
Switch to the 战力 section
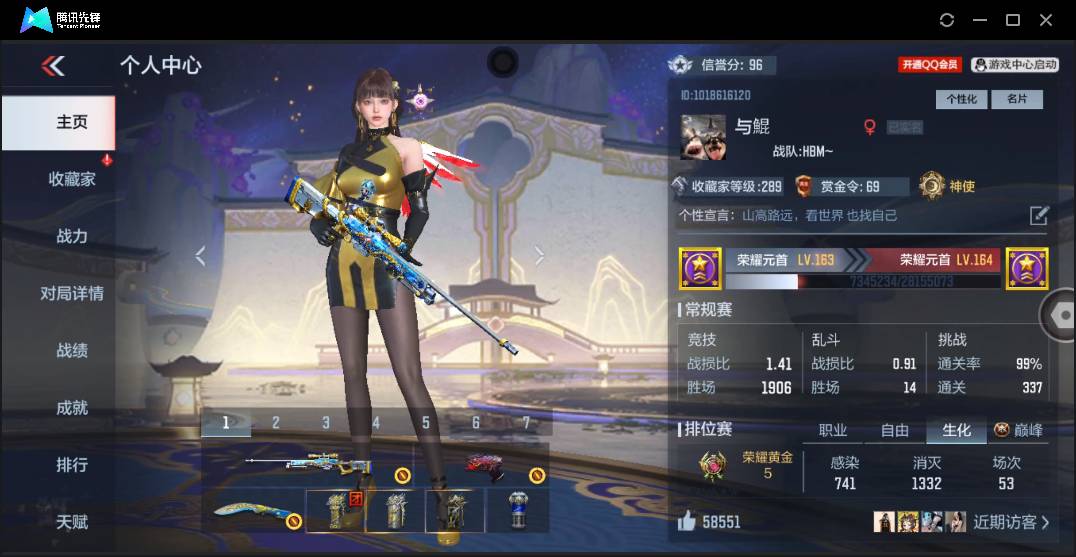pyautogui.click(x=72, y=236)
